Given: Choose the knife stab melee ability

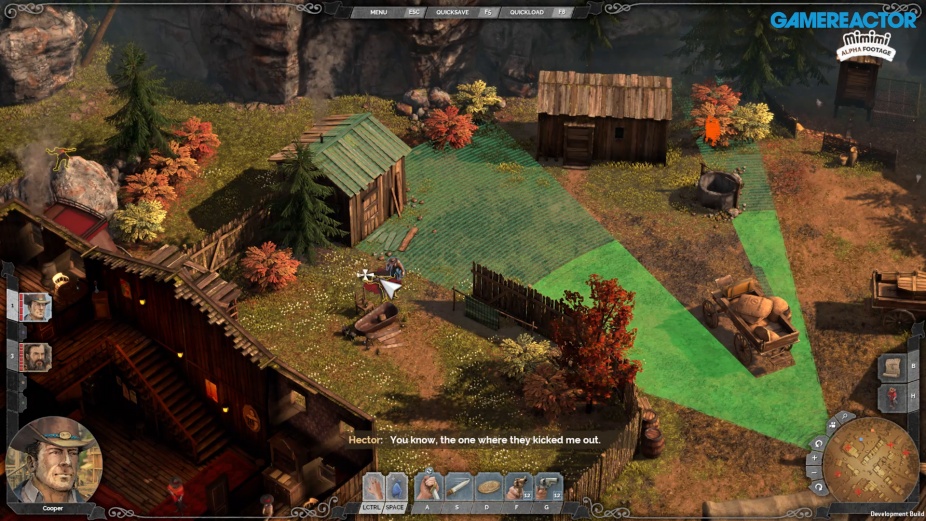Looking at the screenshot, I should (429, 487).
